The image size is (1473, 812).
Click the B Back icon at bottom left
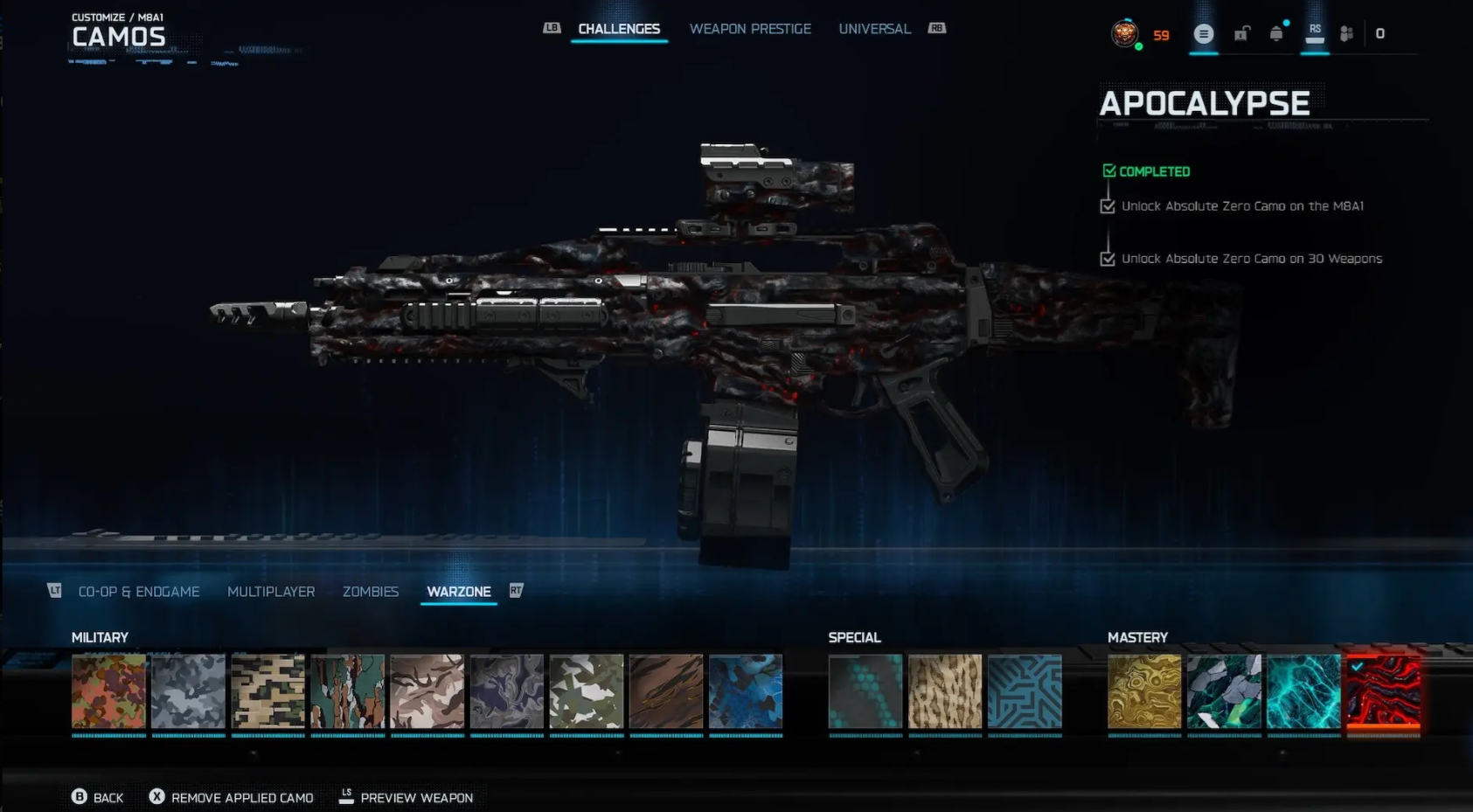[80, 797]
